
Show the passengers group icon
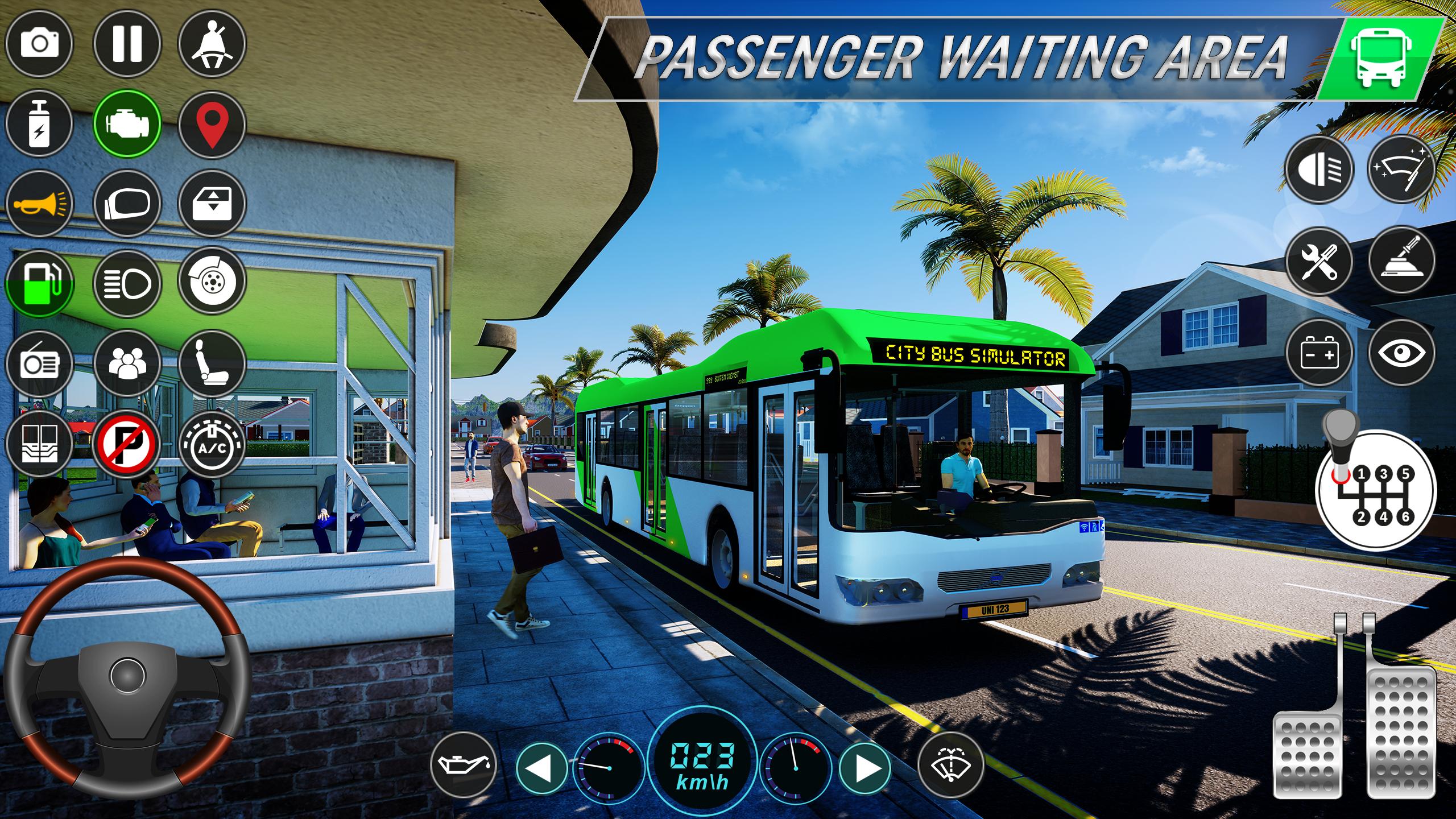pos(127,363)
